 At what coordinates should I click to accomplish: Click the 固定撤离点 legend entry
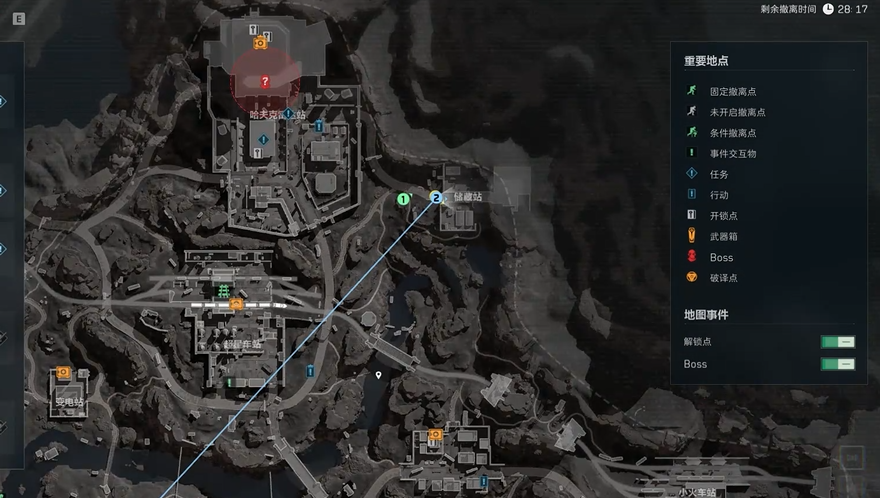click(732, 91)
